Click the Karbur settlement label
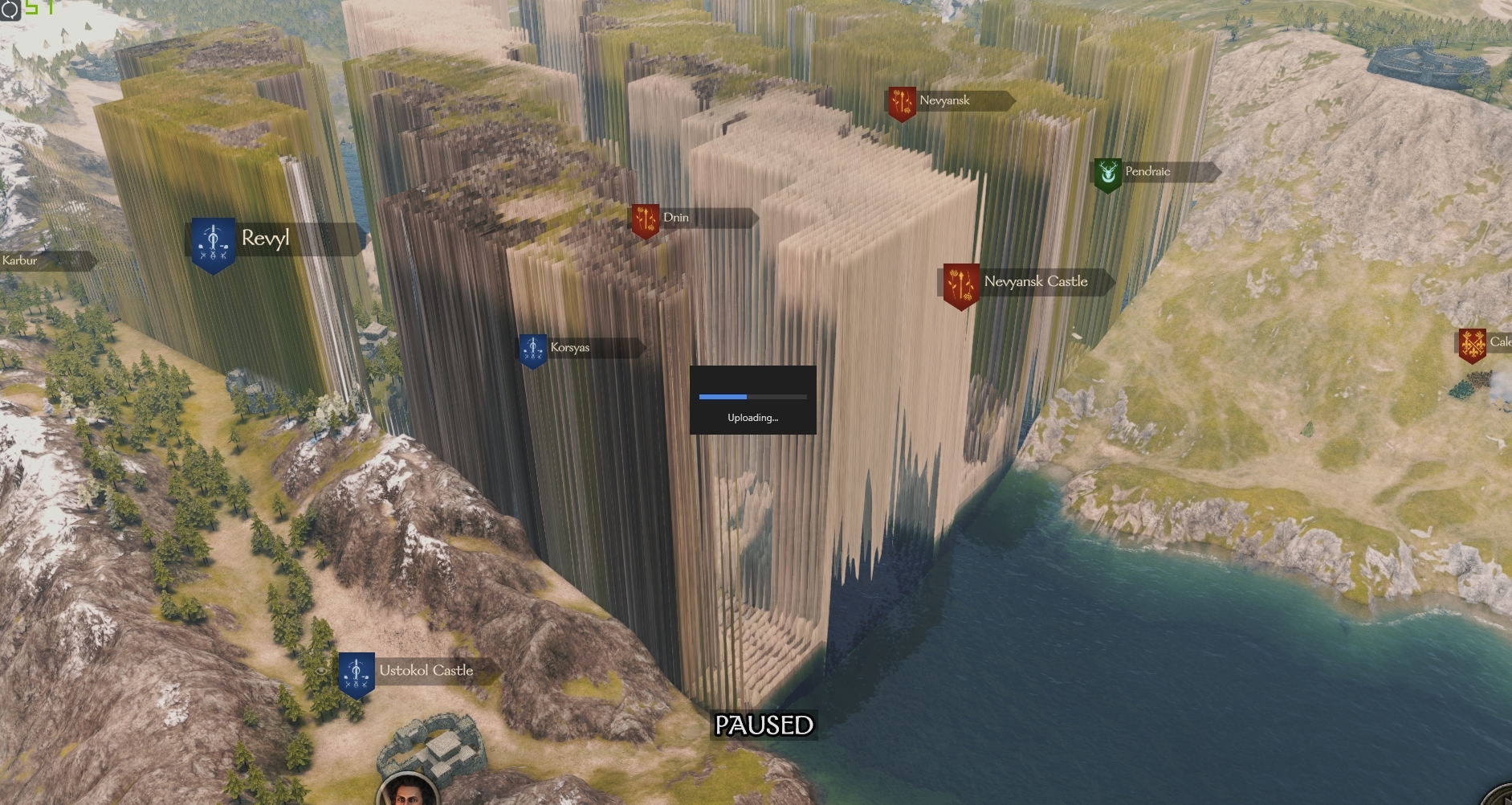The image size is (1512, 805). pos(21,261)
